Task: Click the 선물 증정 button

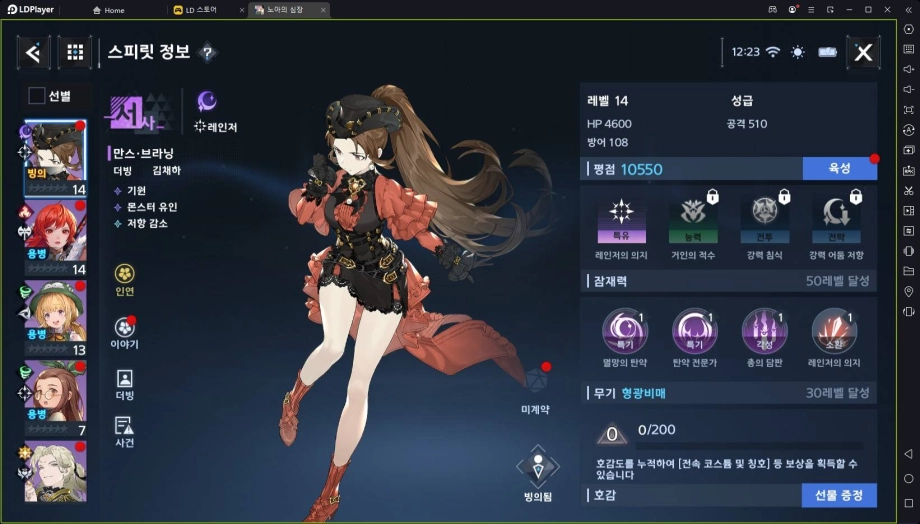Action: click(x=839, y=495)
